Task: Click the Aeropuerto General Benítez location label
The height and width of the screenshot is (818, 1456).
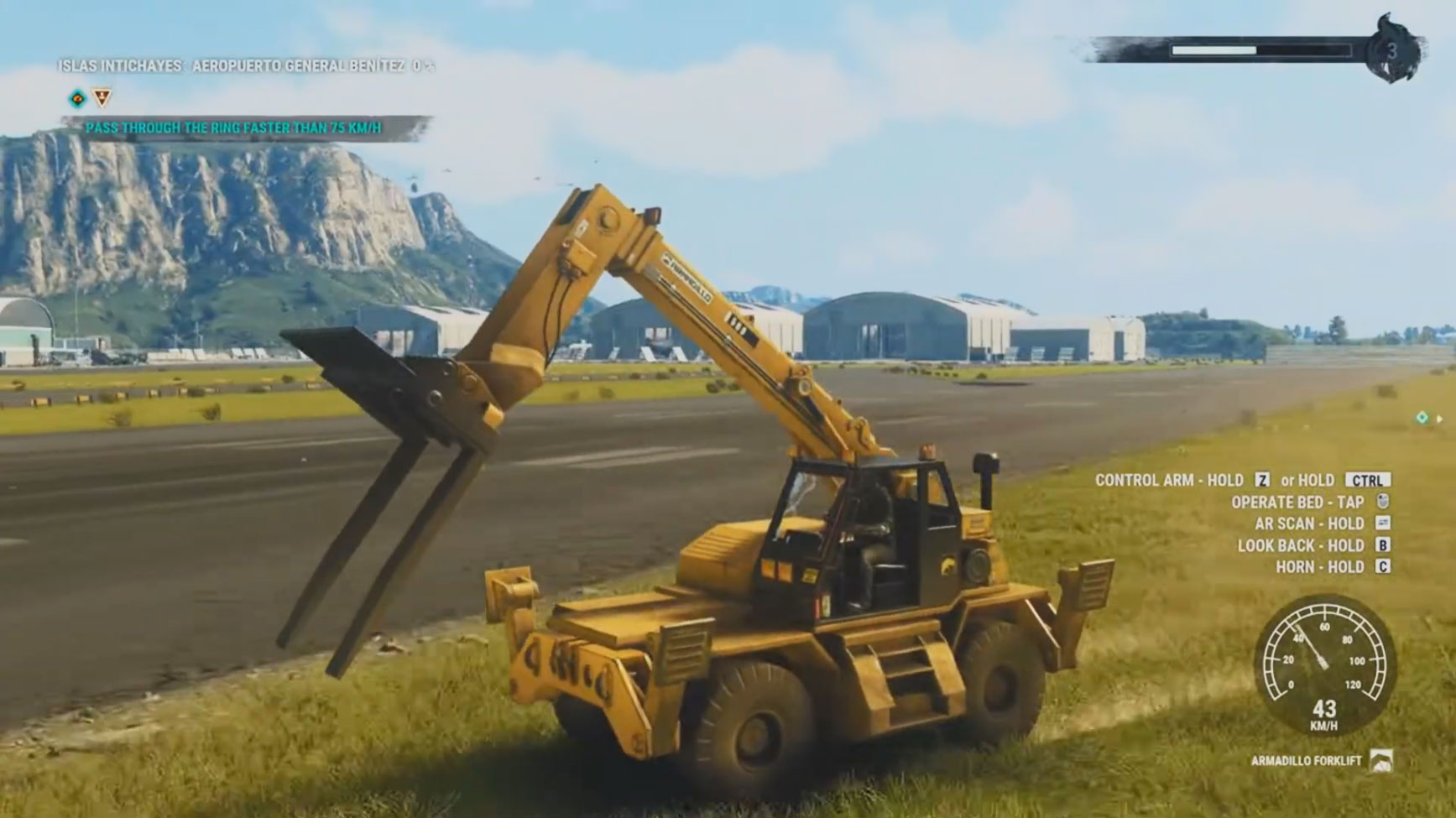Action: (298, 65)
